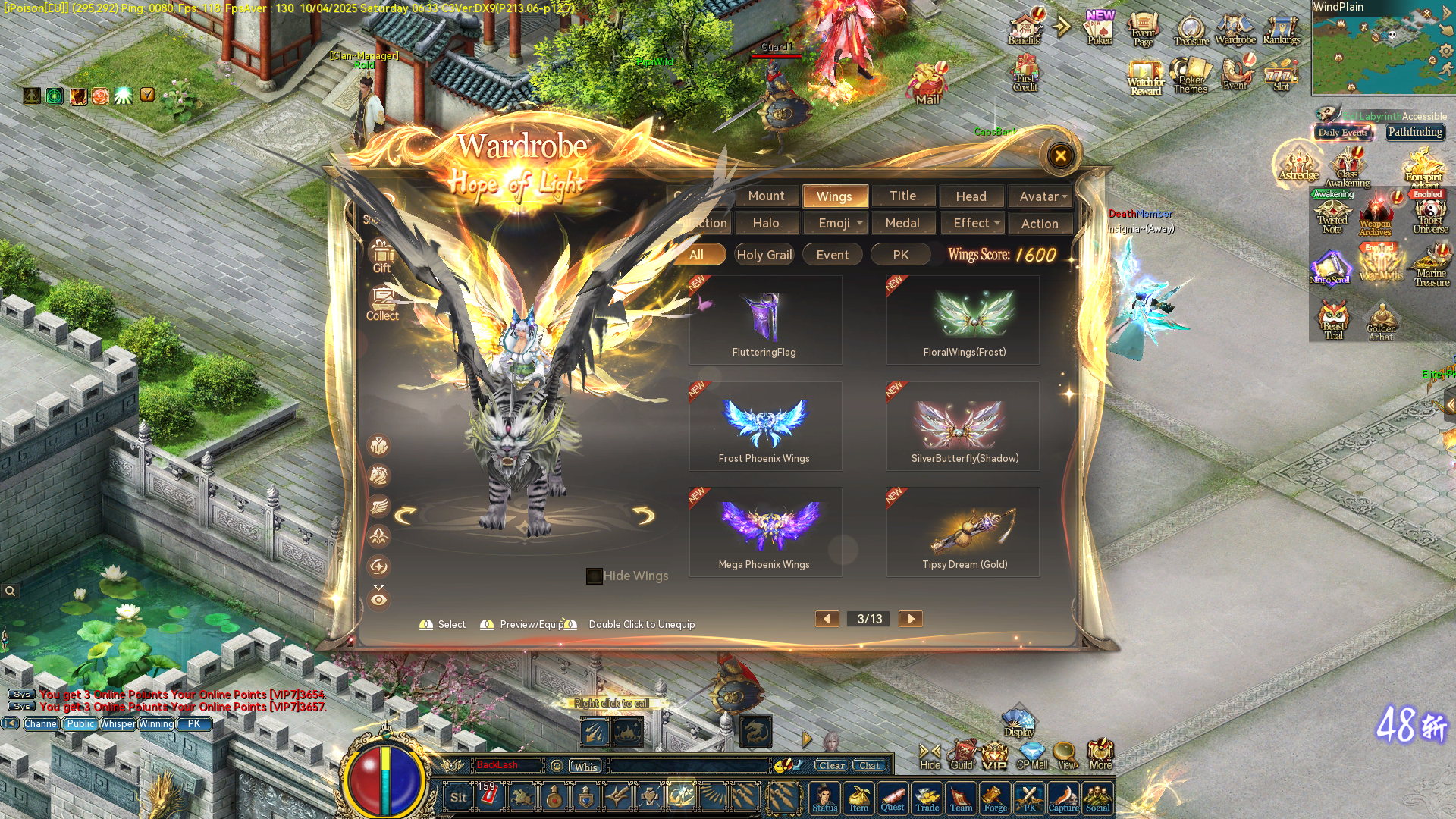Select the Frost Phoenix Wings thumbnail

[x=765, y=425]
